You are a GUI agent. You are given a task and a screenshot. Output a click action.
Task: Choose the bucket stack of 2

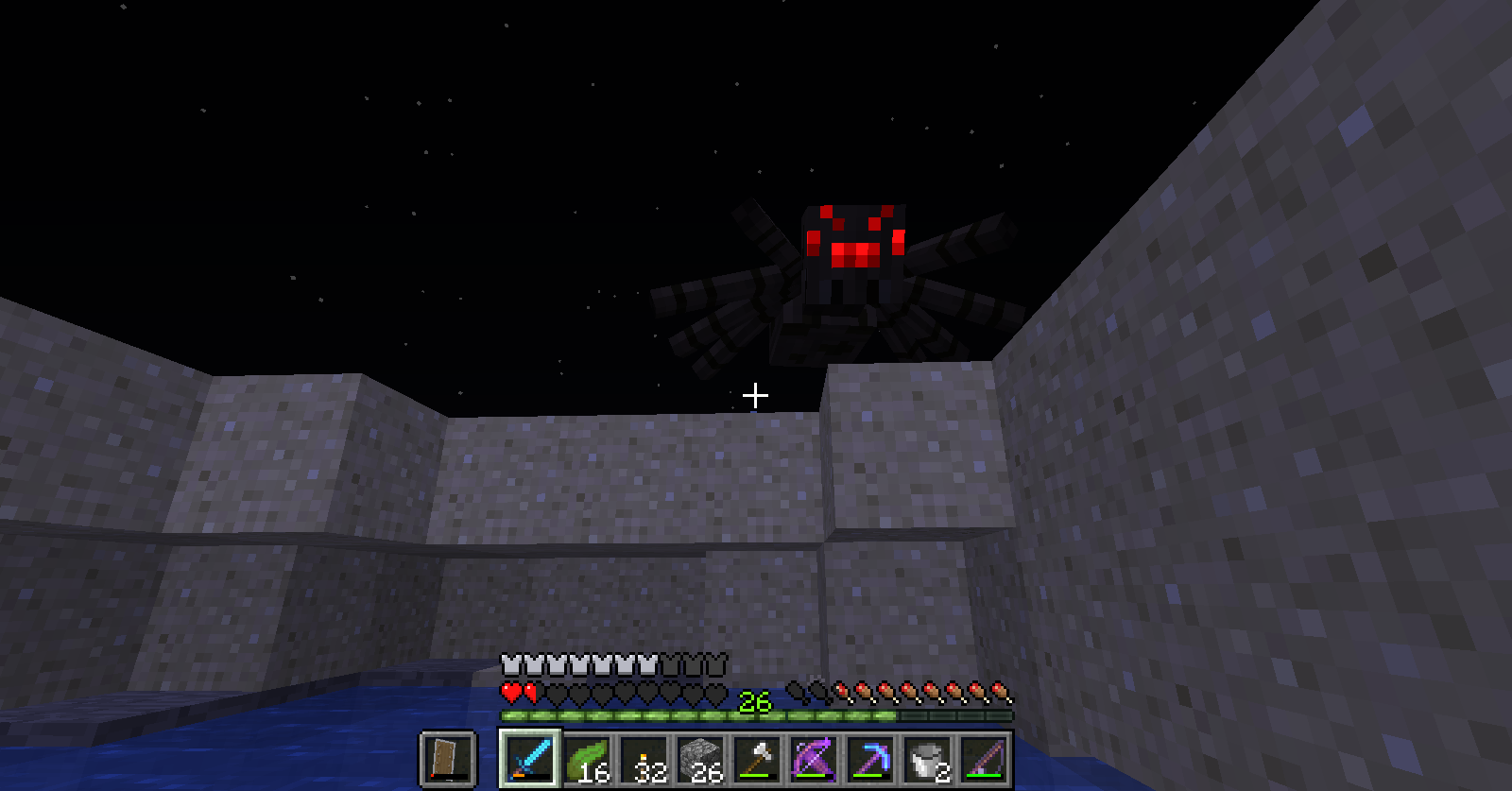coord(927,758)
